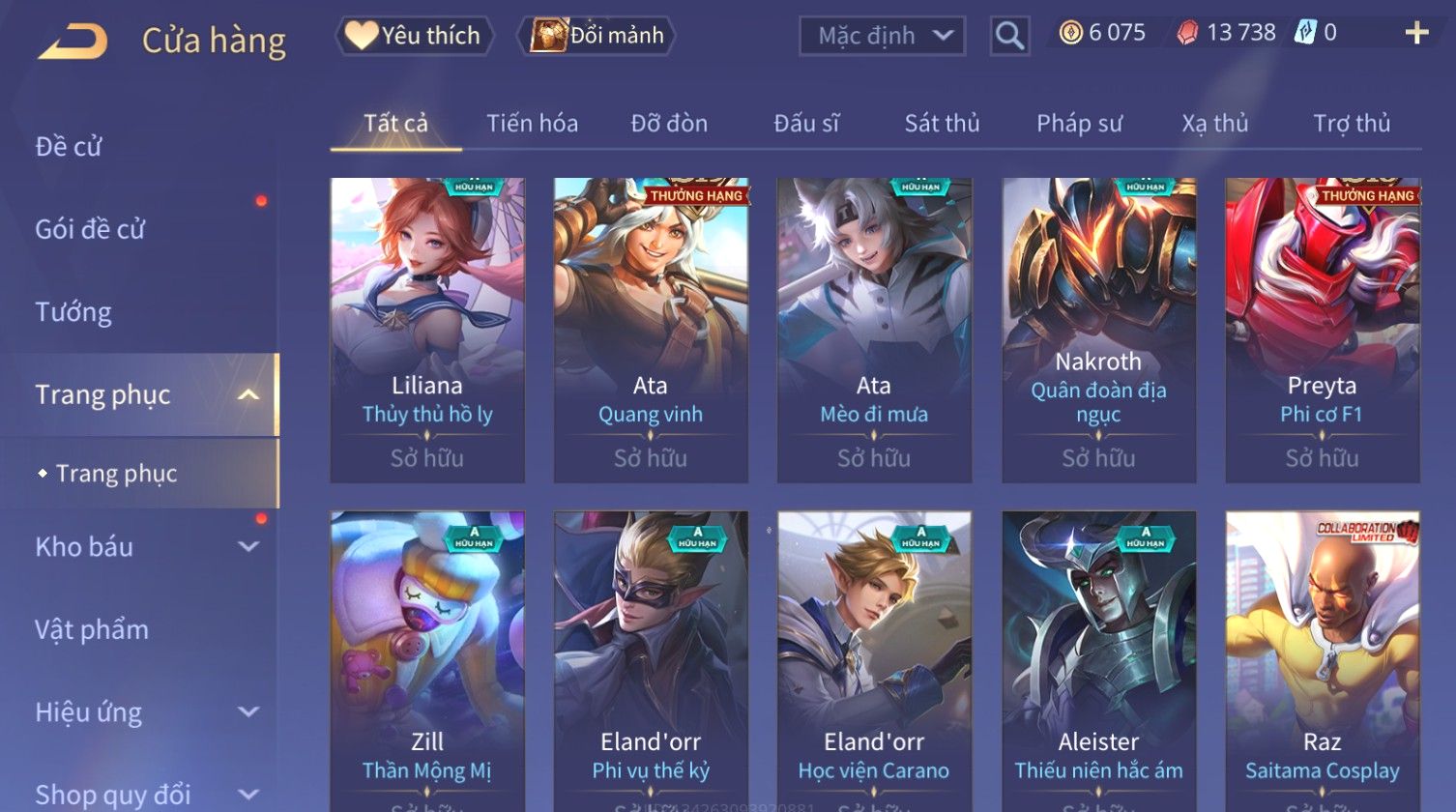Expand the Mặc định sort dropdown
This screenshot has width=1456, height=812.
[x=881, y=36]
